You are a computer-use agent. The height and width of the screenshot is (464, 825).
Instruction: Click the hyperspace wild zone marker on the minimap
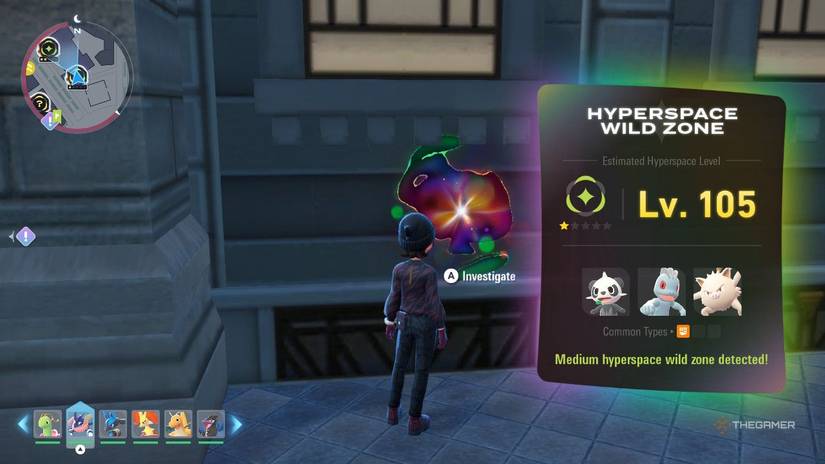click(x=48, y=48)
